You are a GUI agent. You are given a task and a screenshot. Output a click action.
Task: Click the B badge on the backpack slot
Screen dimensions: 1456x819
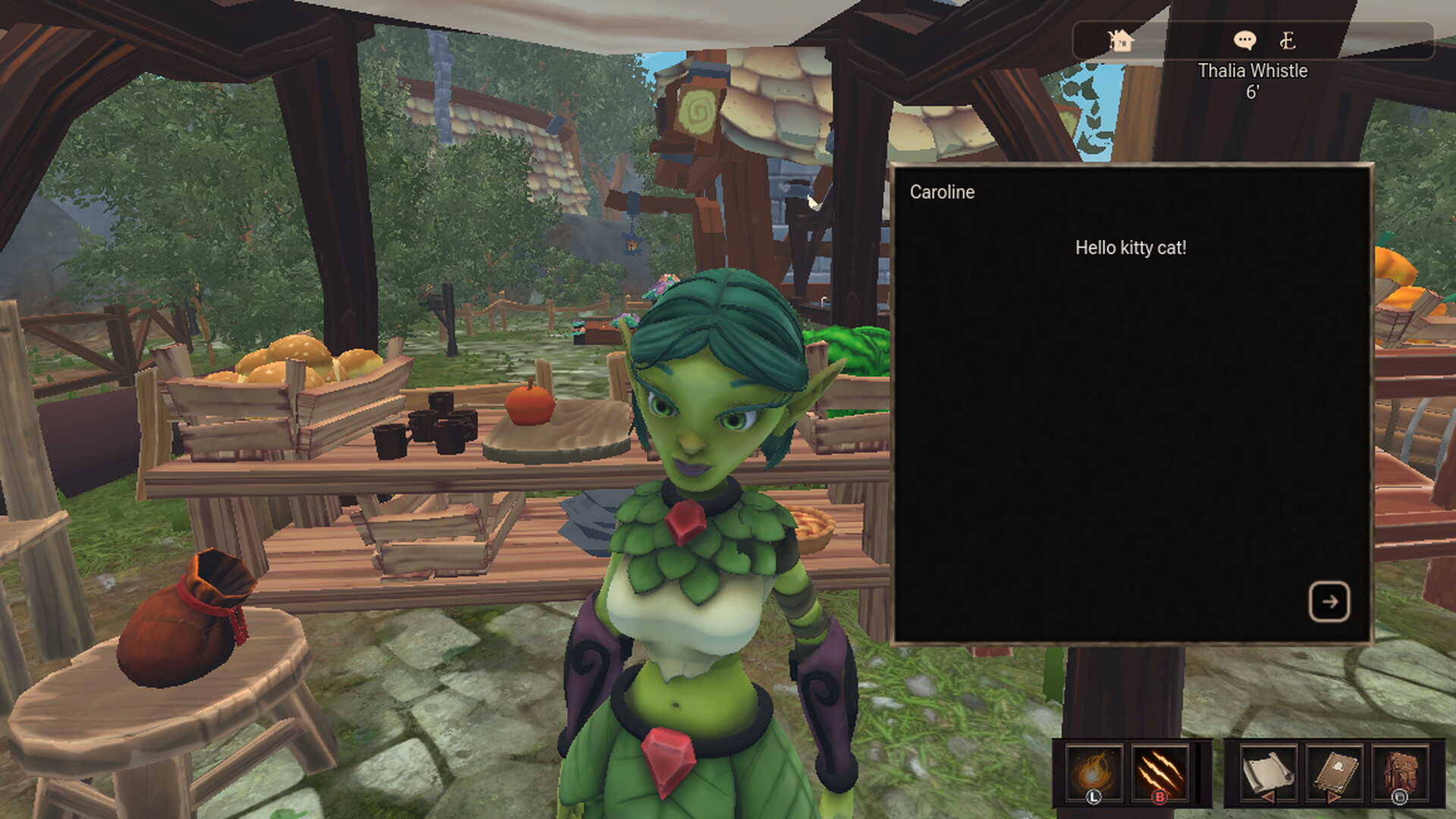[x=1400, y=797]
